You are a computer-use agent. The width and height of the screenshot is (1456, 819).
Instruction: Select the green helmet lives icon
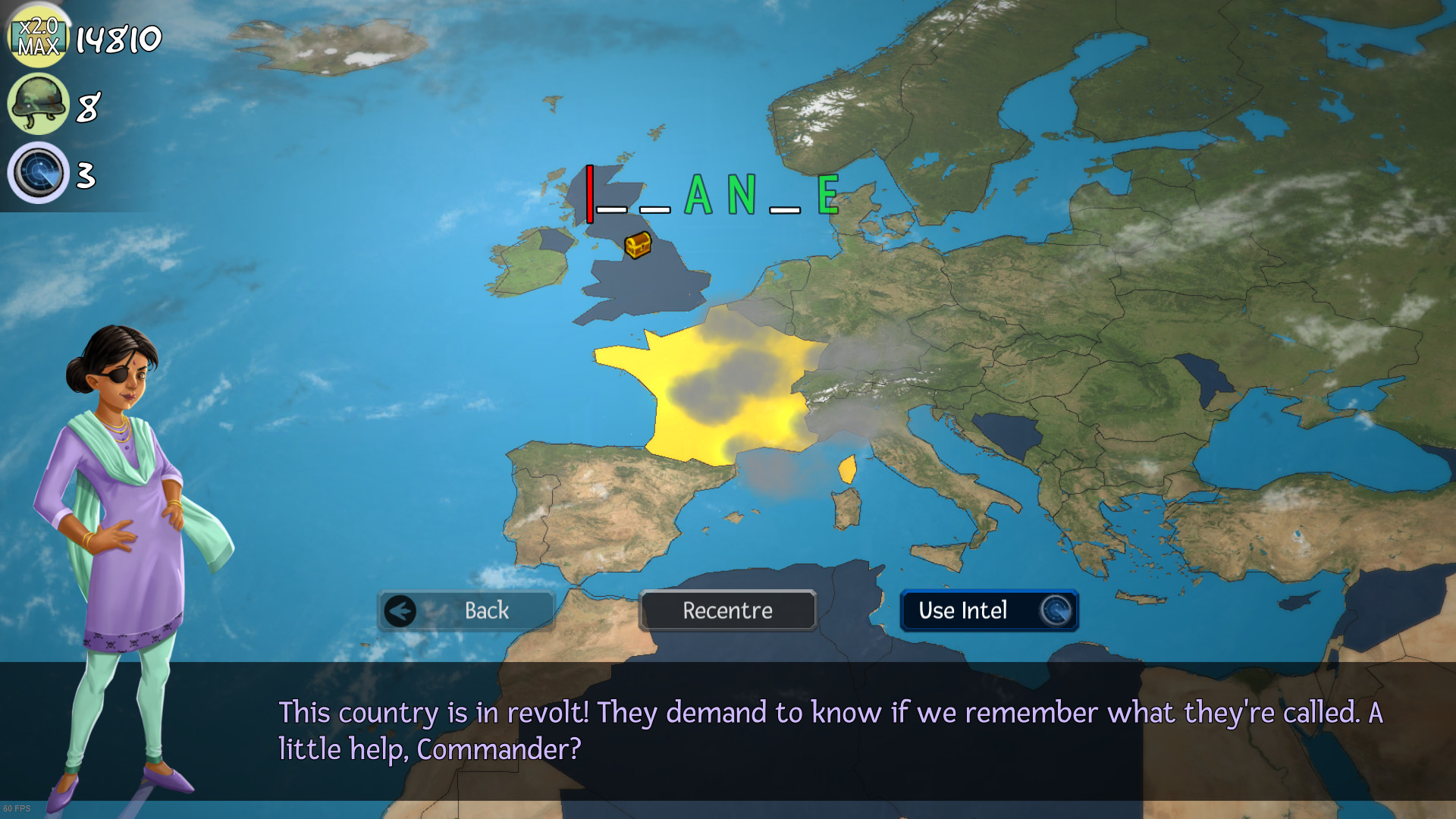point(38,104)
